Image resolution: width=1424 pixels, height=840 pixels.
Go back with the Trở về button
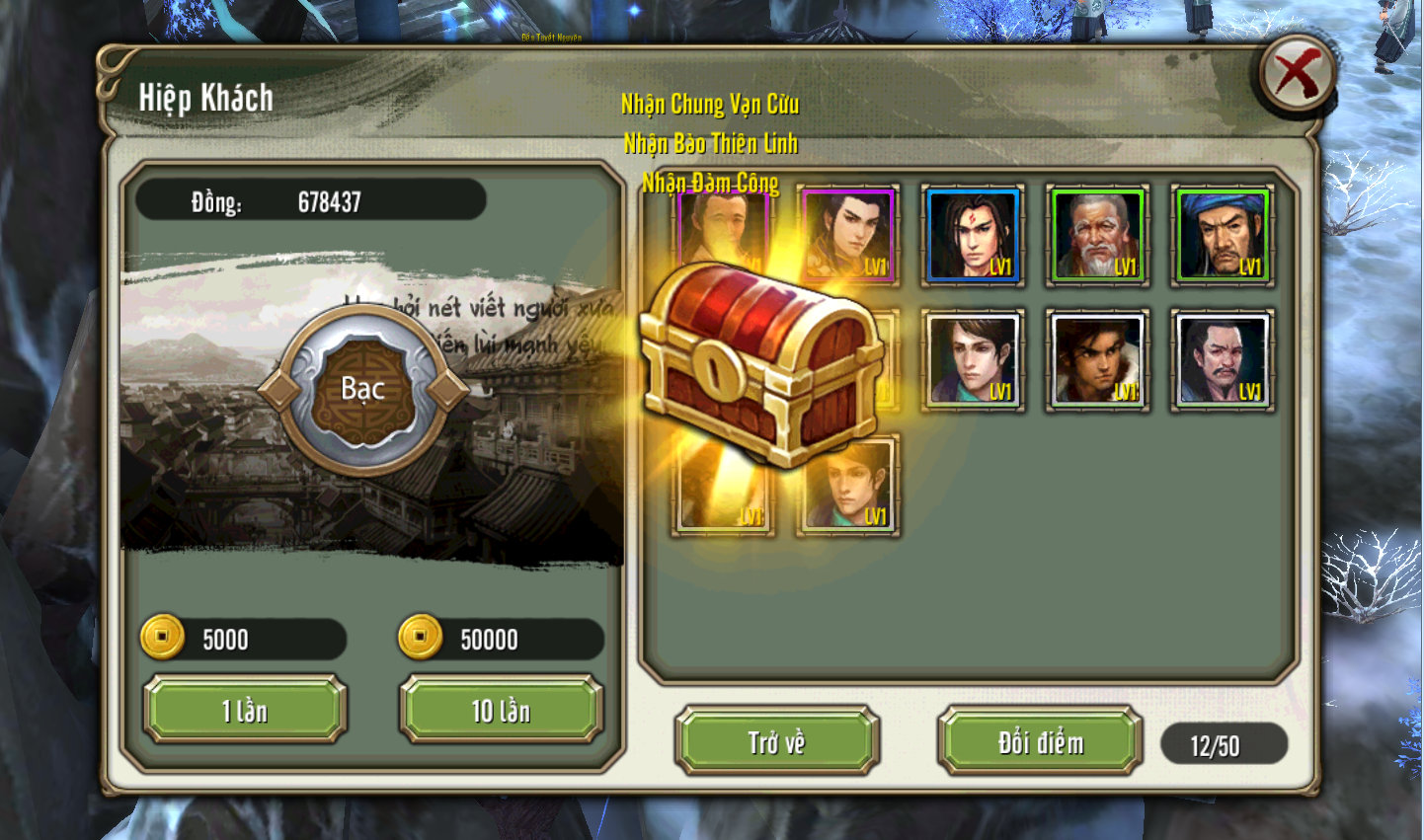(776, 741)
